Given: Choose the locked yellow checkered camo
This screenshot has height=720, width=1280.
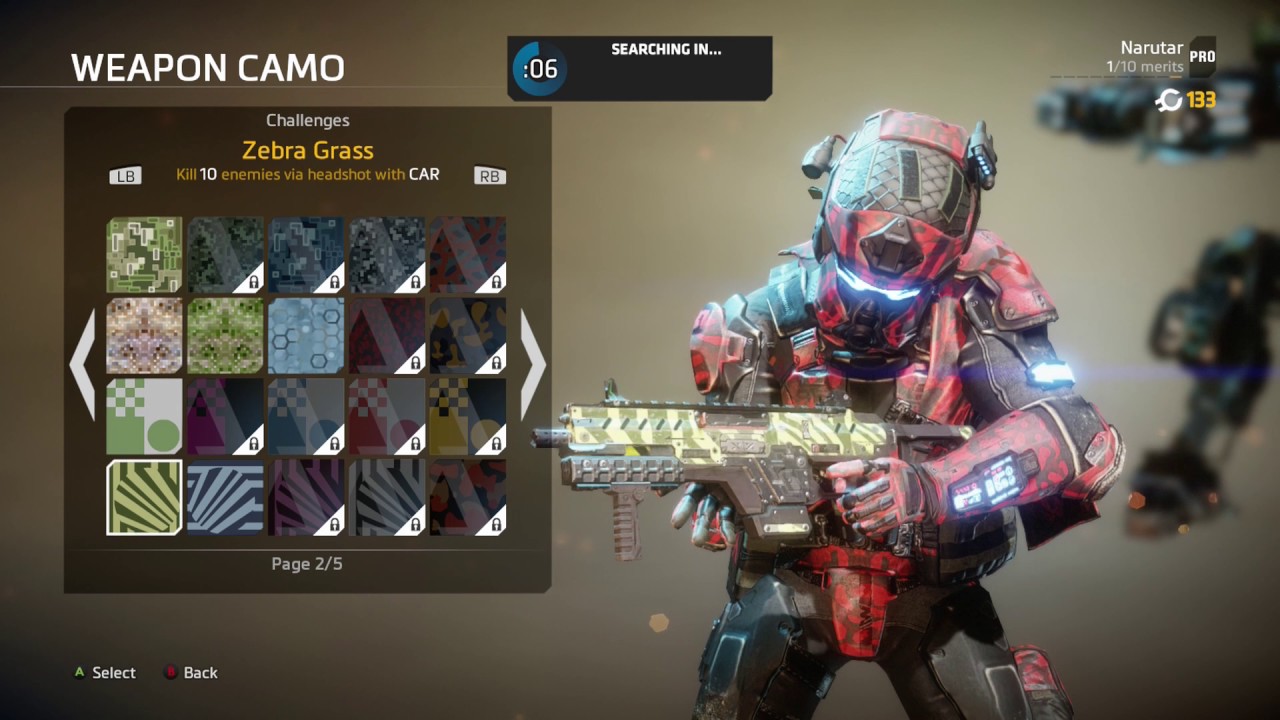Looking at the screenshot, I should click(467, 416).
